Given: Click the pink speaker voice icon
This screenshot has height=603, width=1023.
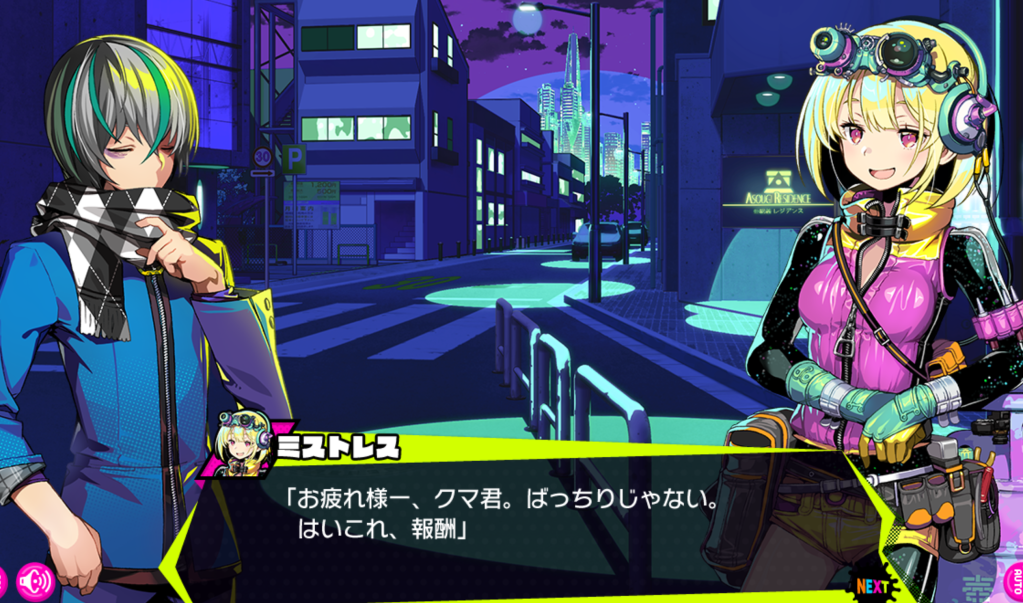Looking at the screenshot, I should click(x=35, y=580).
